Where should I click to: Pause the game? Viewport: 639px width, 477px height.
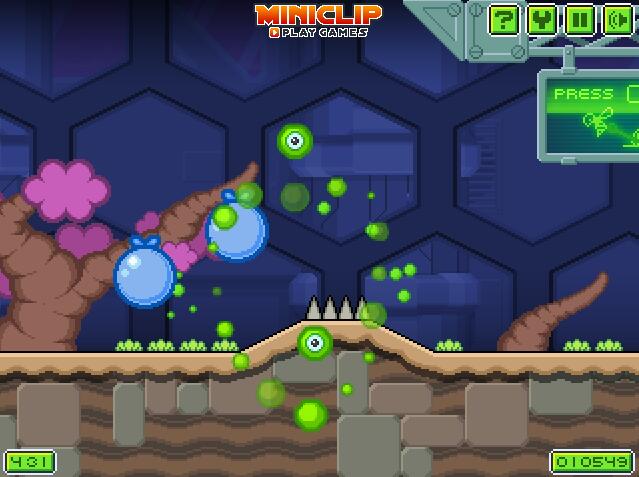[578, 20]
